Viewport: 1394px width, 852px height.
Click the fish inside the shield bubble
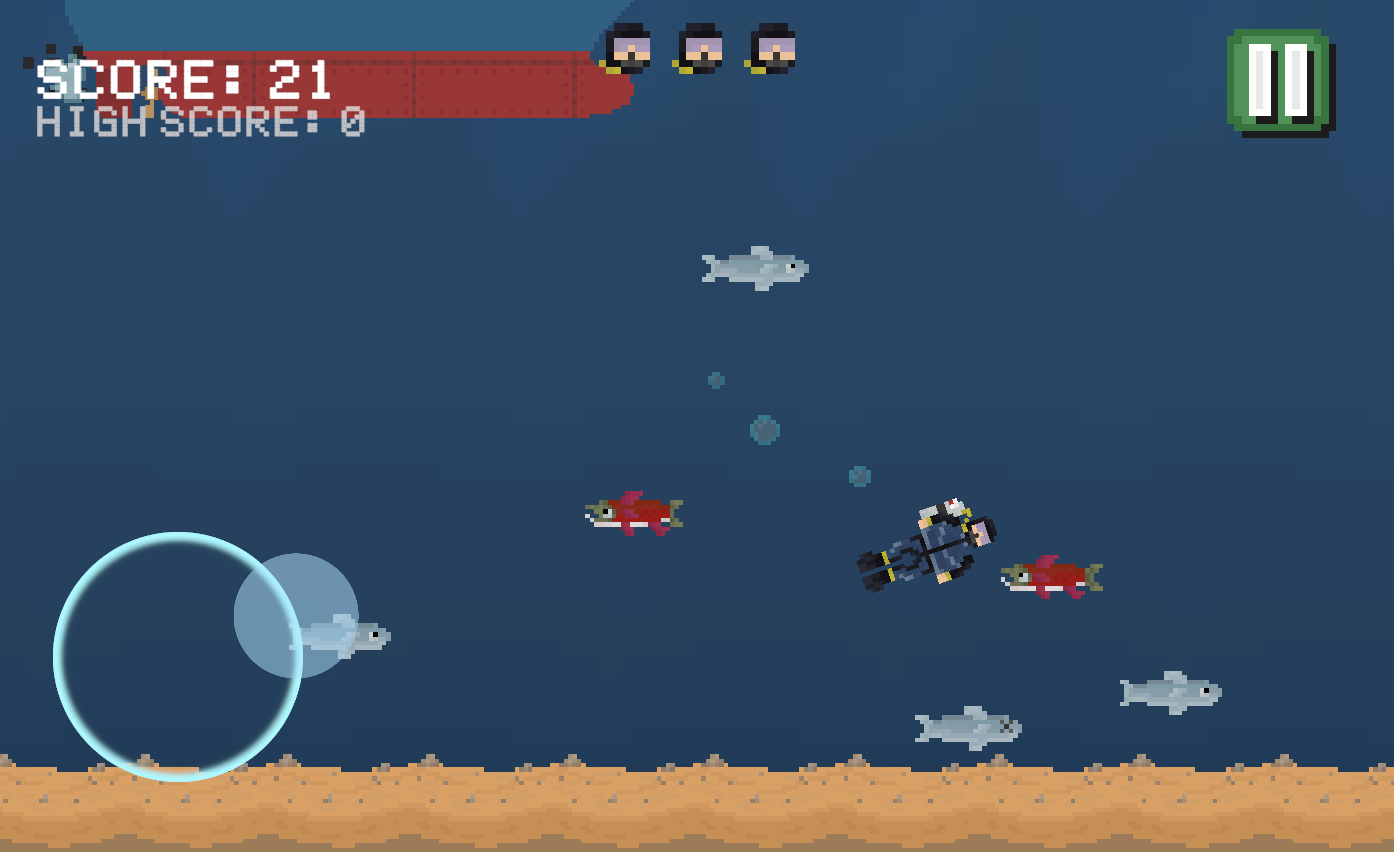pos(340,635)
